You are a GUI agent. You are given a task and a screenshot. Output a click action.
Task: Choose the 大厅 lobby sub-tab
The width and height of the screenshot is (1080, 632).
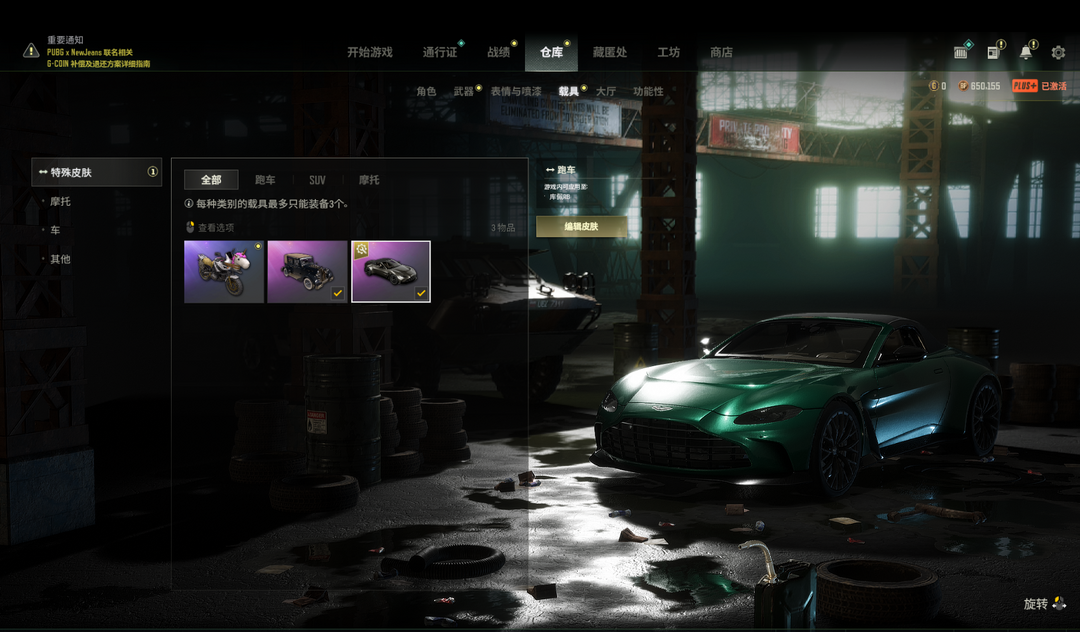tap(606, 91)
